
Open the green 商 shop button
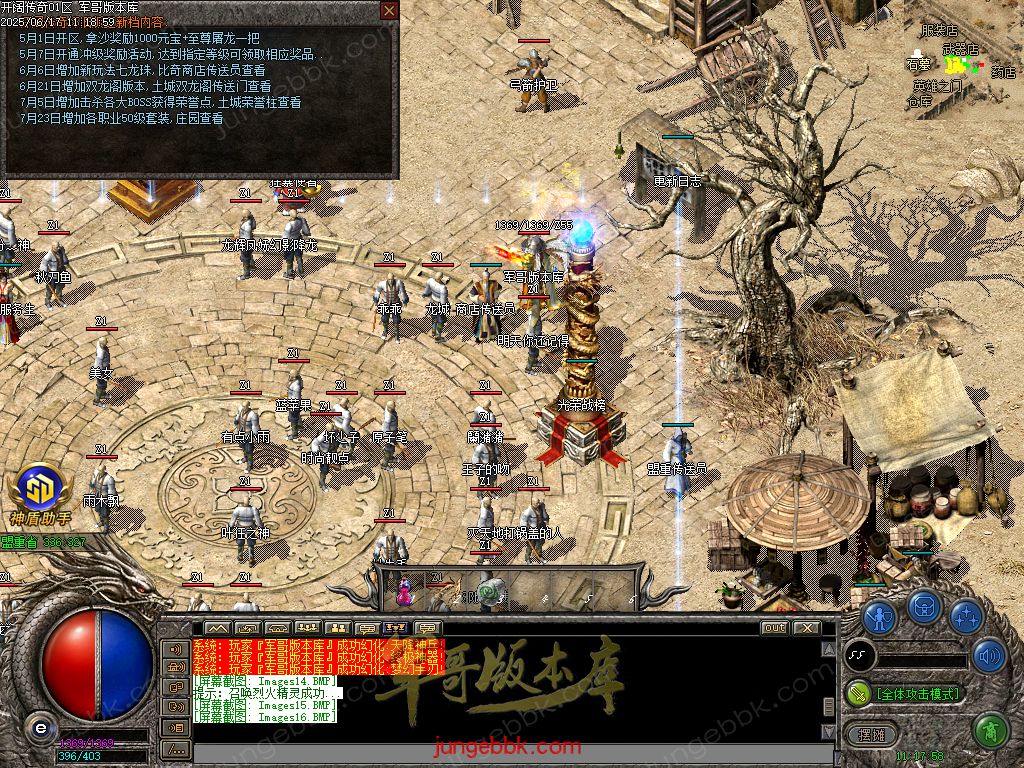click(x=989, y=731)
